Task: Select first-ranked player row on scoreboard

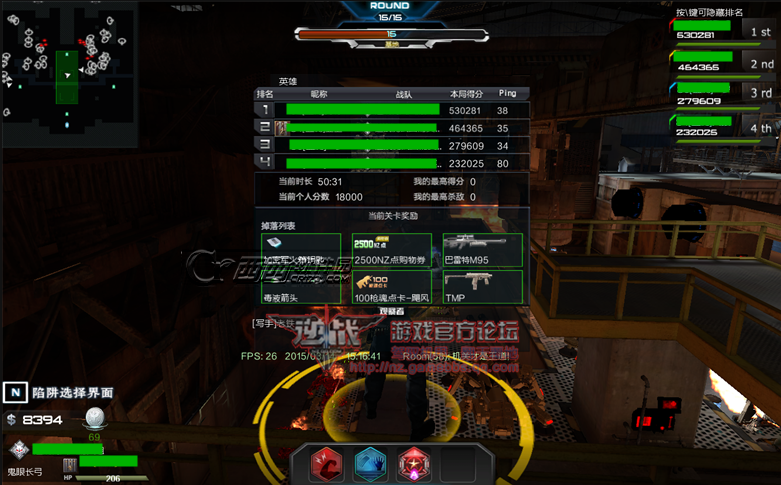Action: tap(391, 110)
